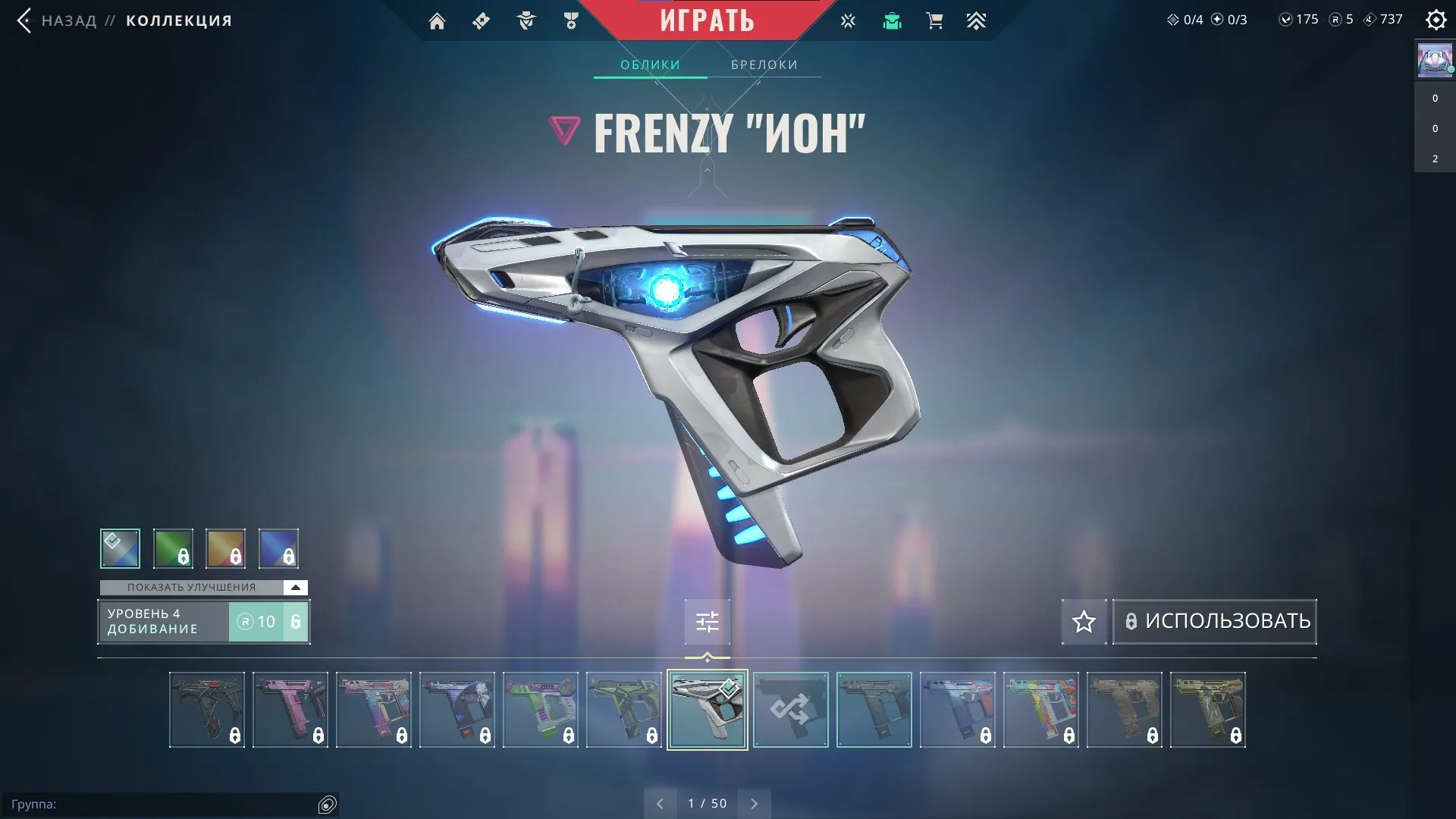Image resolution: width=1456 pixels, height=819 pixels.
Task: Select the blue locked color variant
Action: (x=279, y=548)
